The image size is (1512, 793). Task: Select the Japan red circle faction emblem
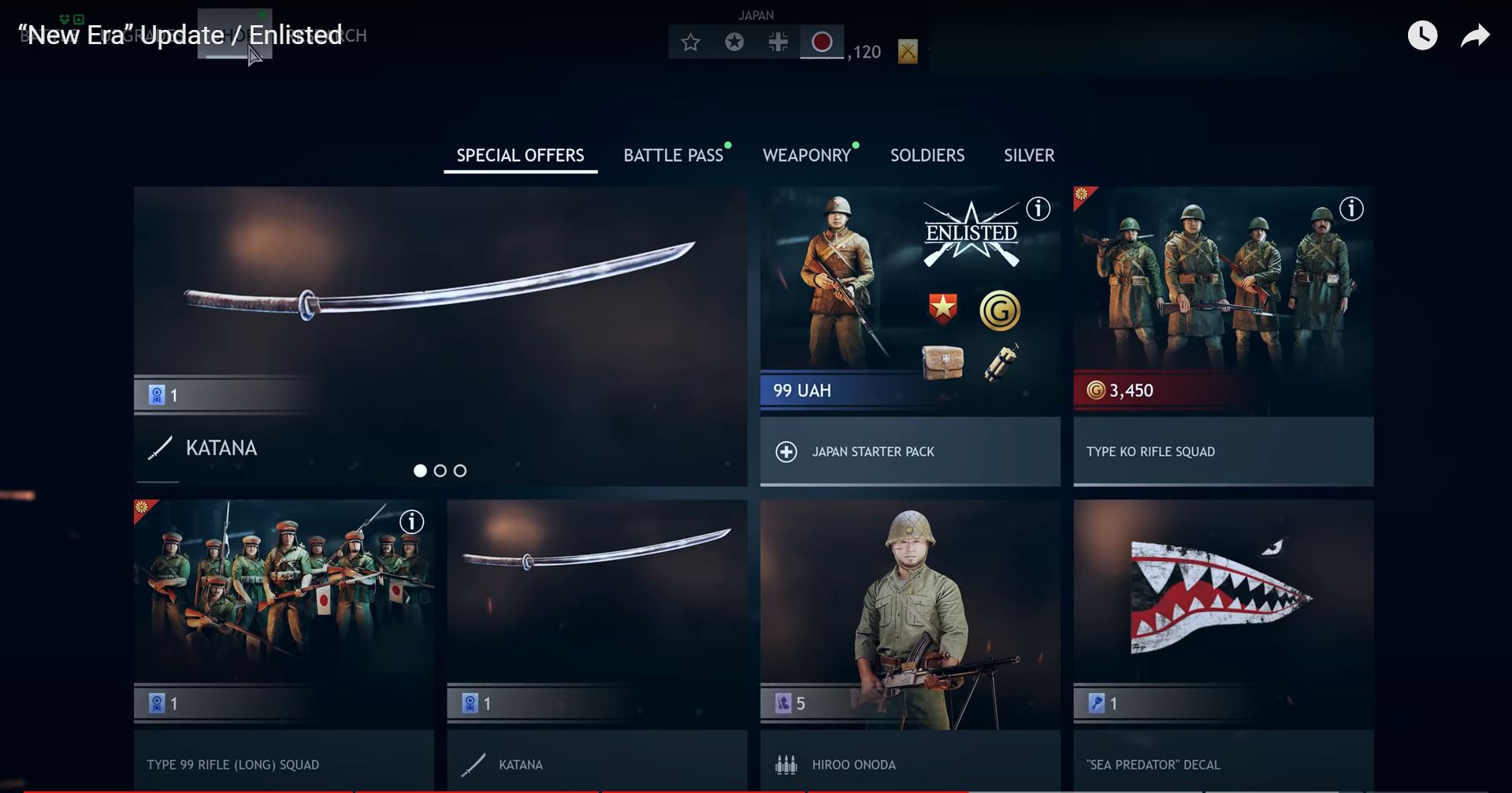tap(822, 42)
